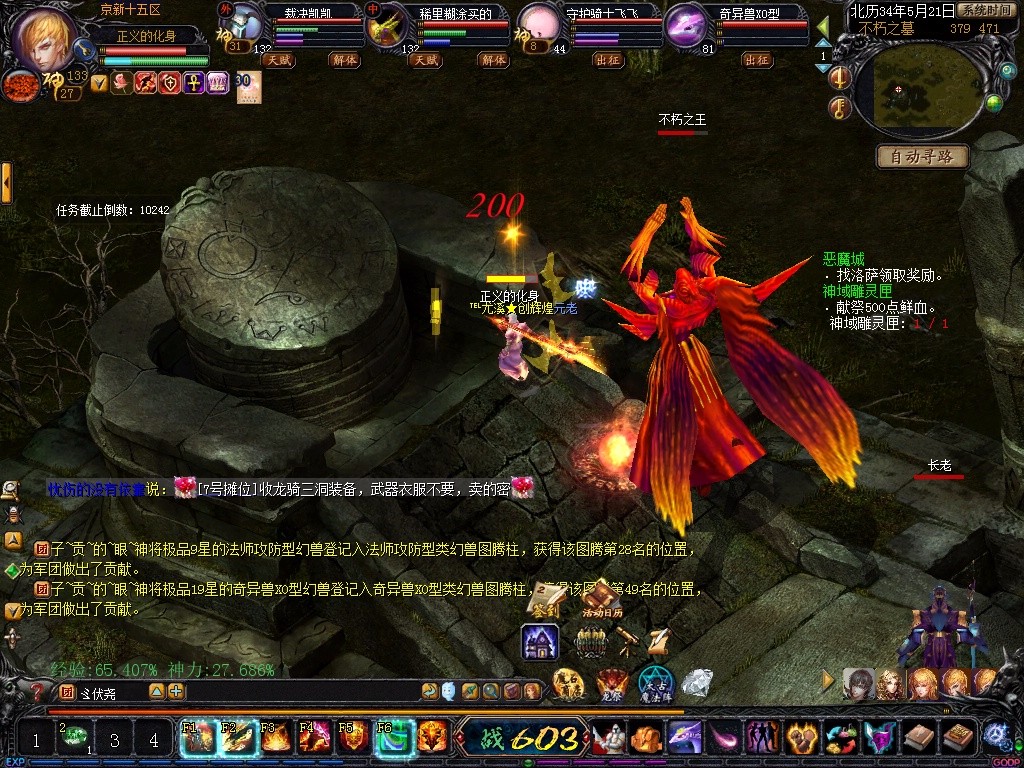The image size is (1024, 768).
Task: Open the red question mark help button
Action: pyautogui.click(x=37, y=691)
